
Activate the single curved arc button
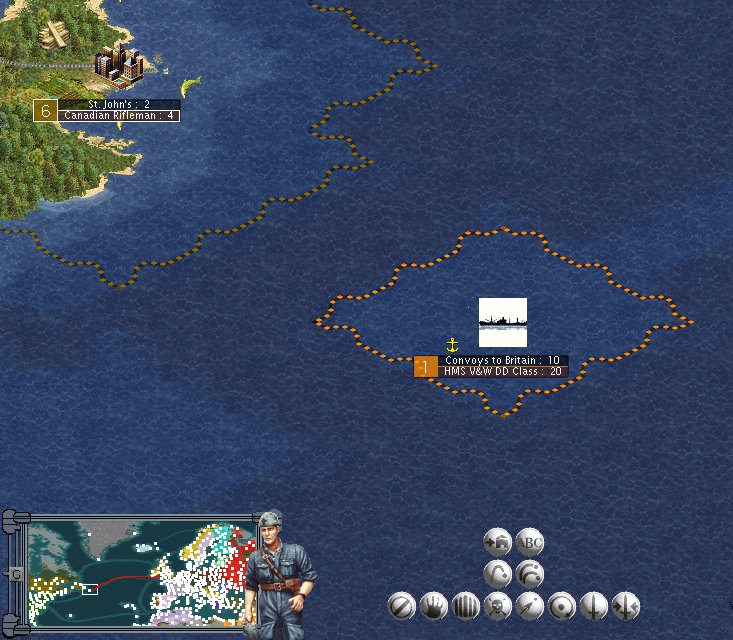497,573
